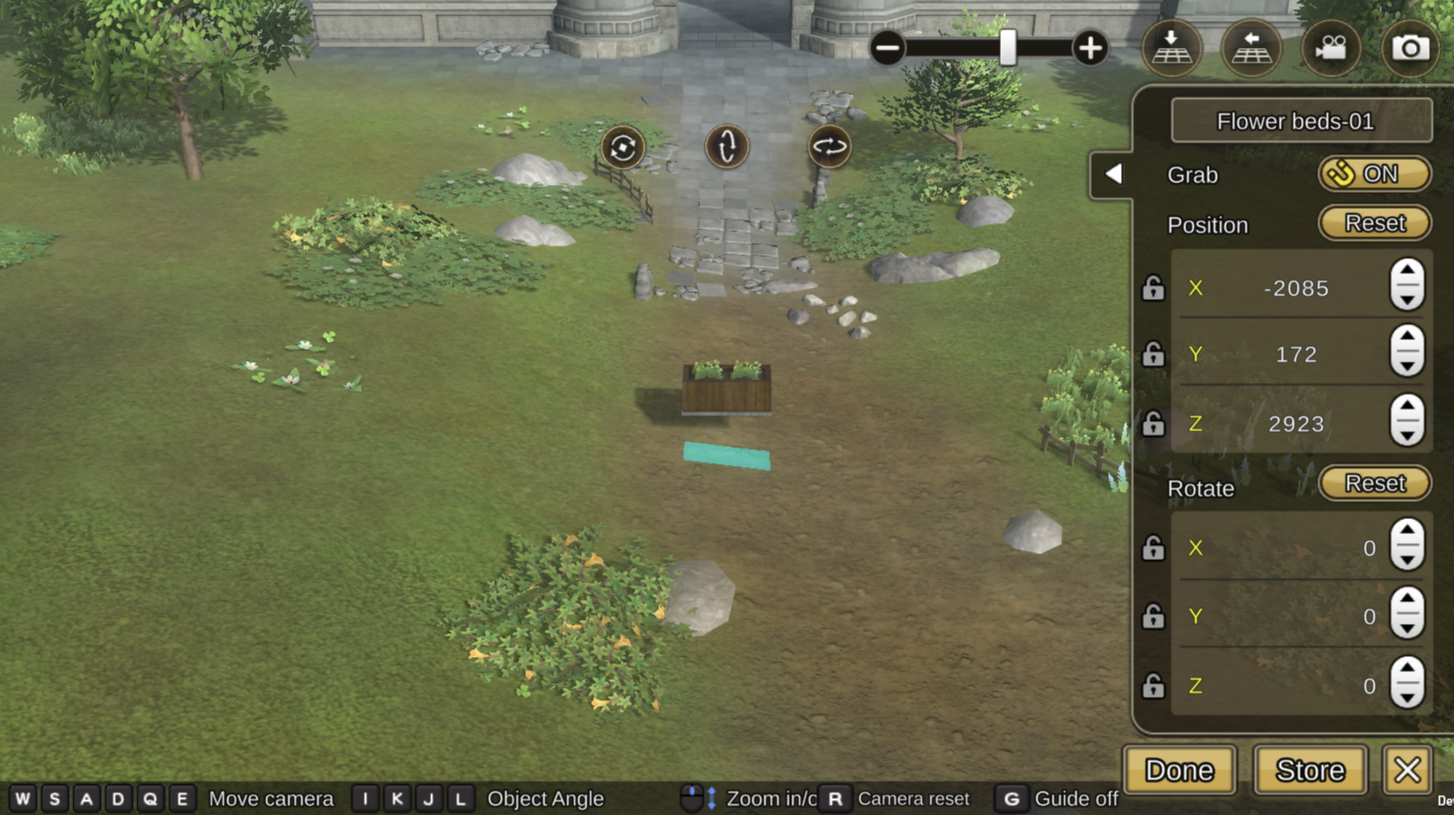Set the zoom slider handle position

(1008, 48)
